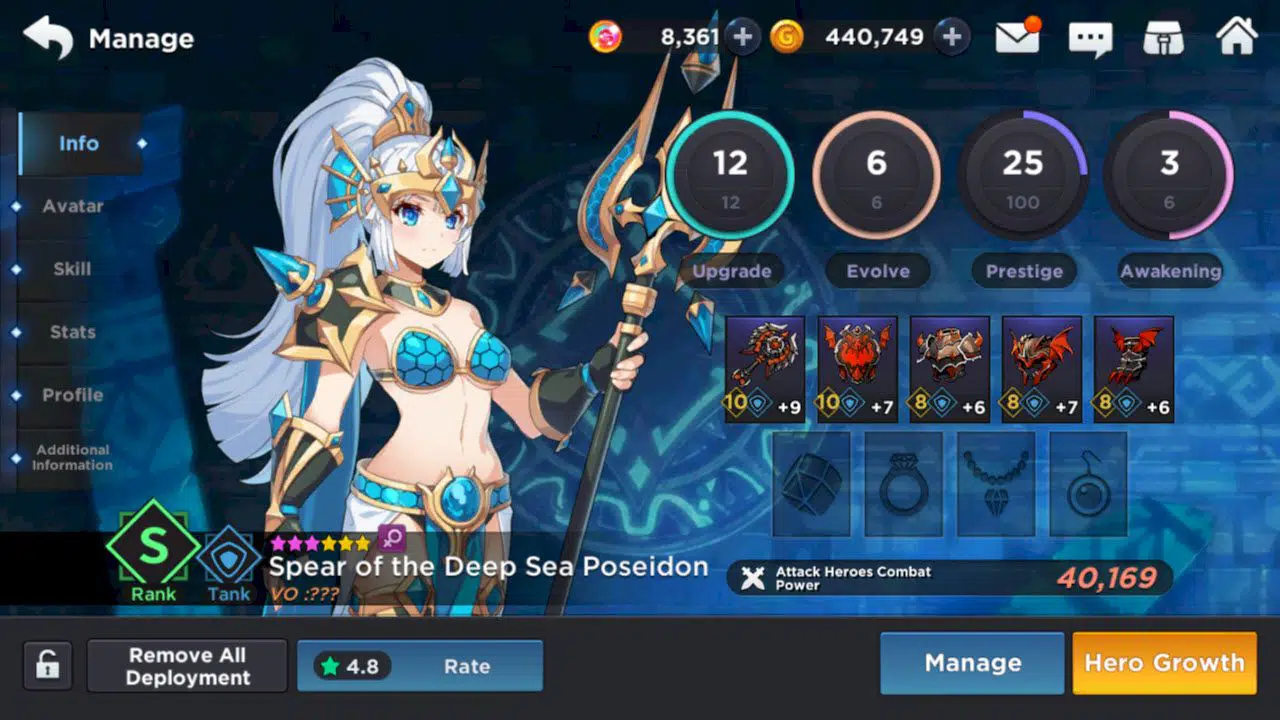Viewport: 1280px width, 720px height.
Task: Click the empty necklace equipment slot
Action: 996,484
